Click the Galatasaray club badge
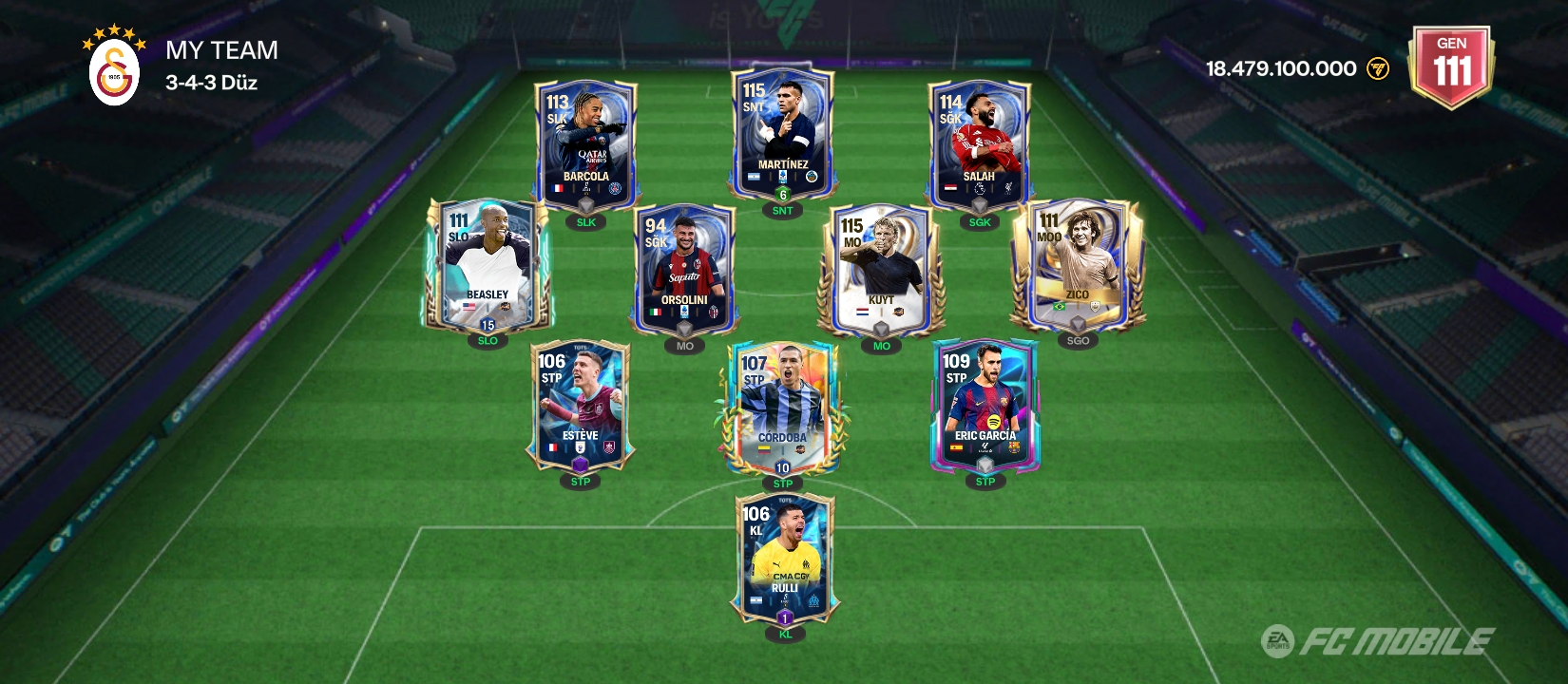The image size is (1568, 684). click(115, 73)
